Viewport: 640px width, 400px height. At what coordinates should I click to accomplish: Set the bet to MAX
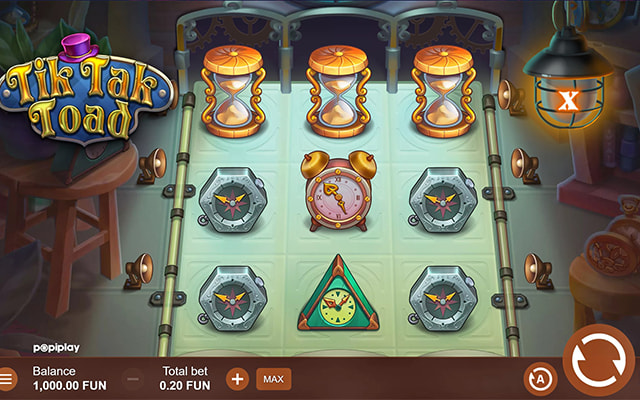pos(271,379)
